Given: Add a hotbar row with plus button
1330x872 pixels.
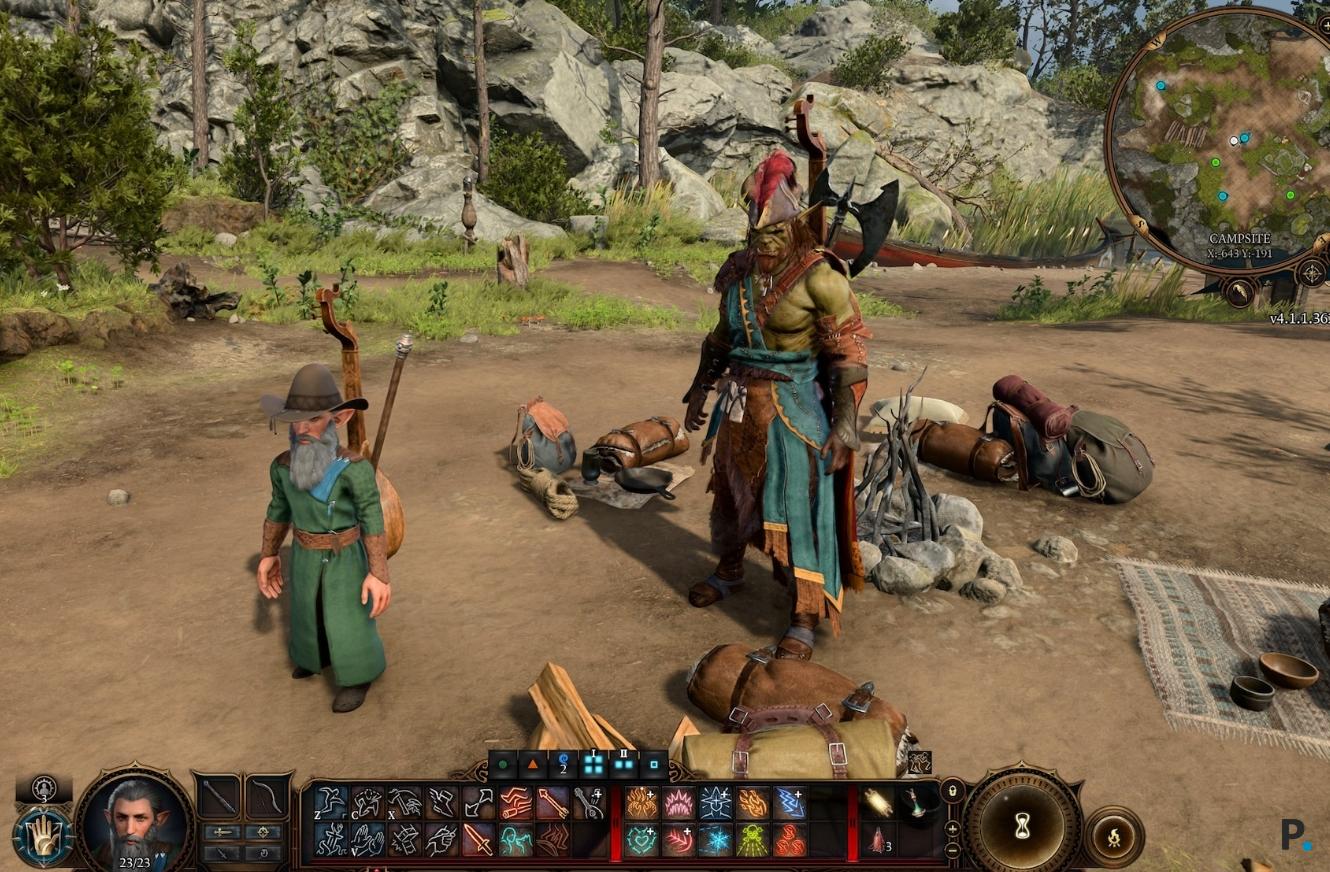Looking at the screenshot, I should (952, 829).
